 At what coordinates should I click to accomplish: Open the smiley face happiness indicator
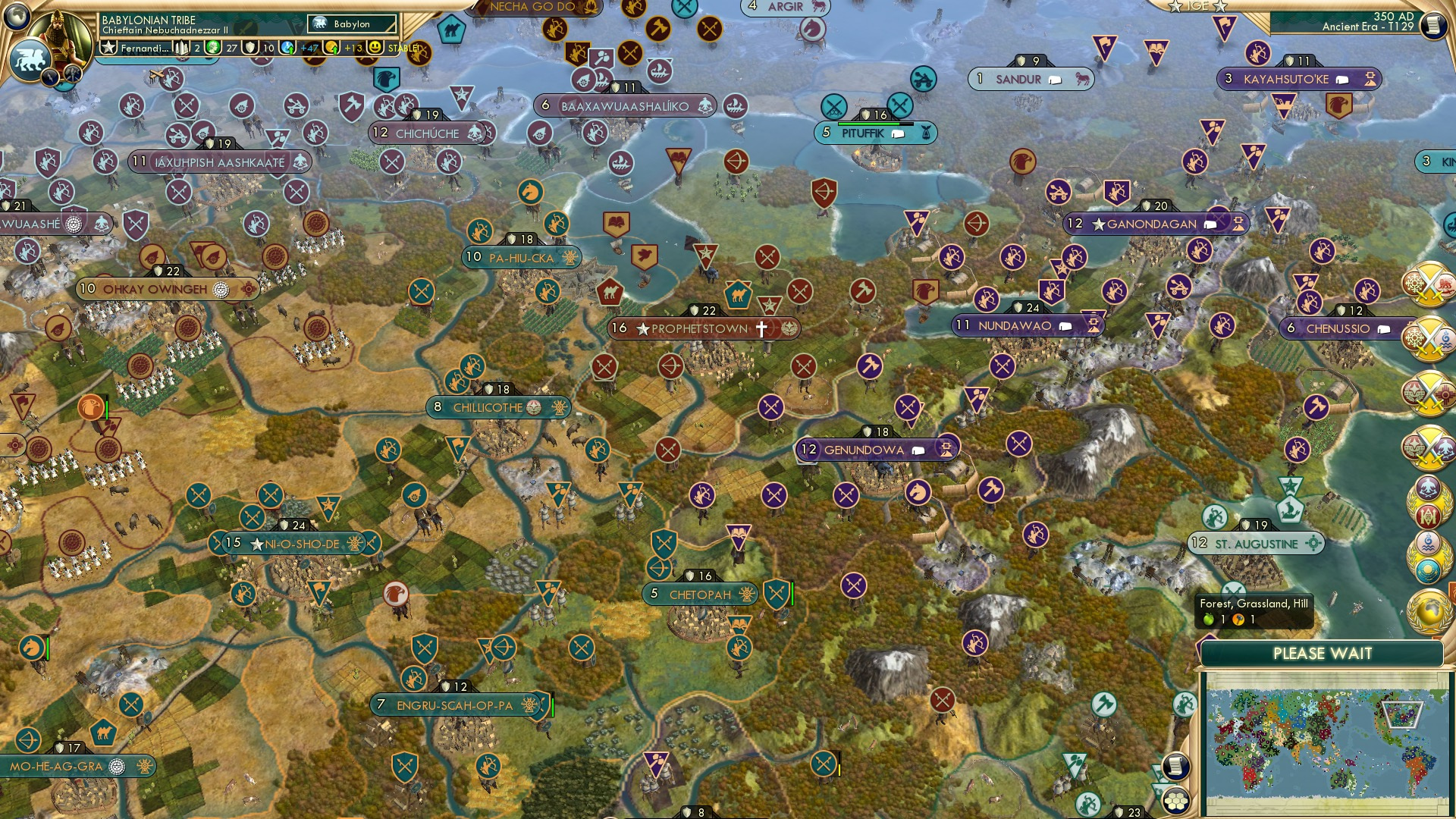pos(375,48)
